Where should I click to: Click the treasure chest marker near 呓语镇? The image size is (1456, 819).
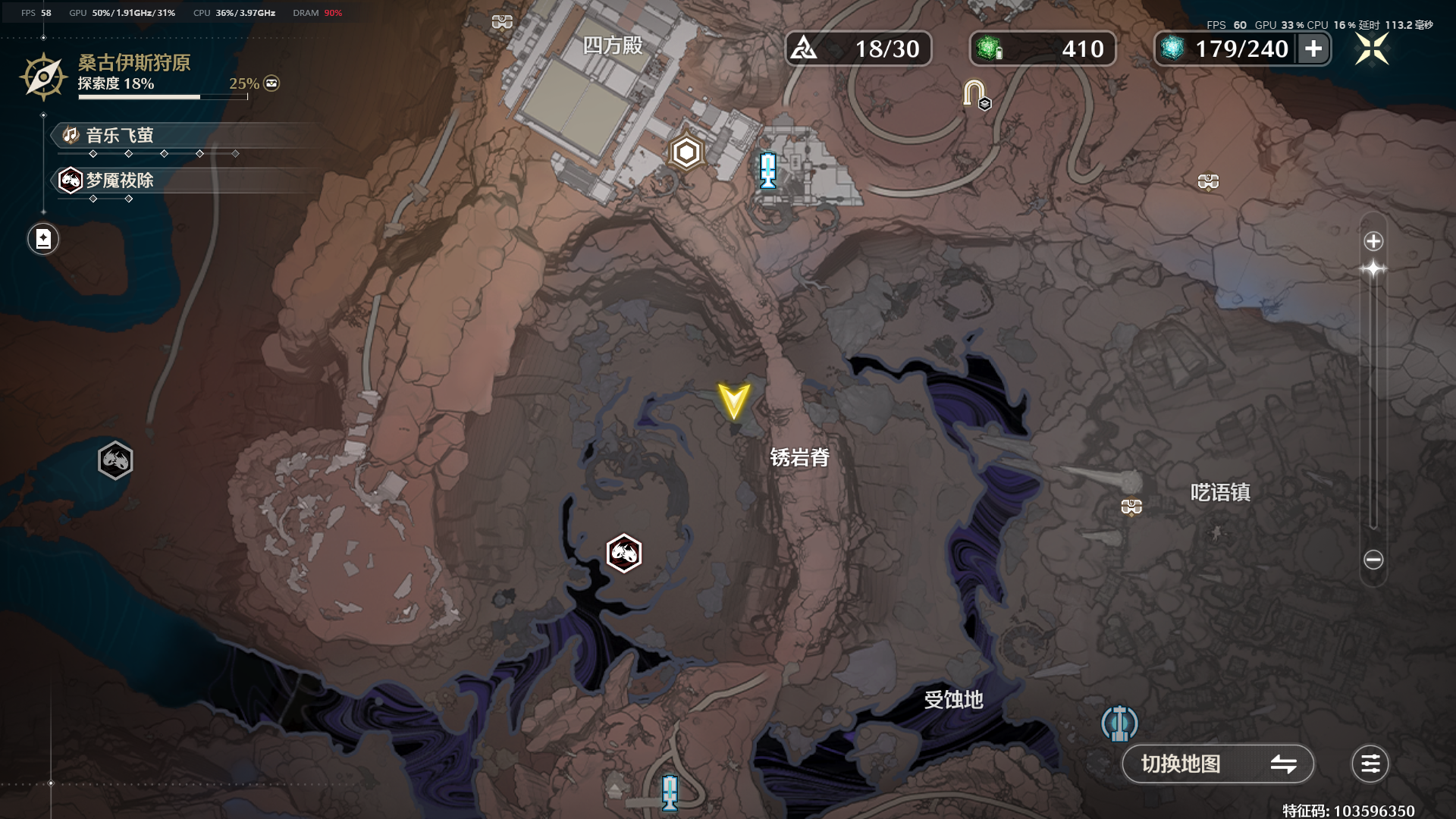click(1131, 506)
